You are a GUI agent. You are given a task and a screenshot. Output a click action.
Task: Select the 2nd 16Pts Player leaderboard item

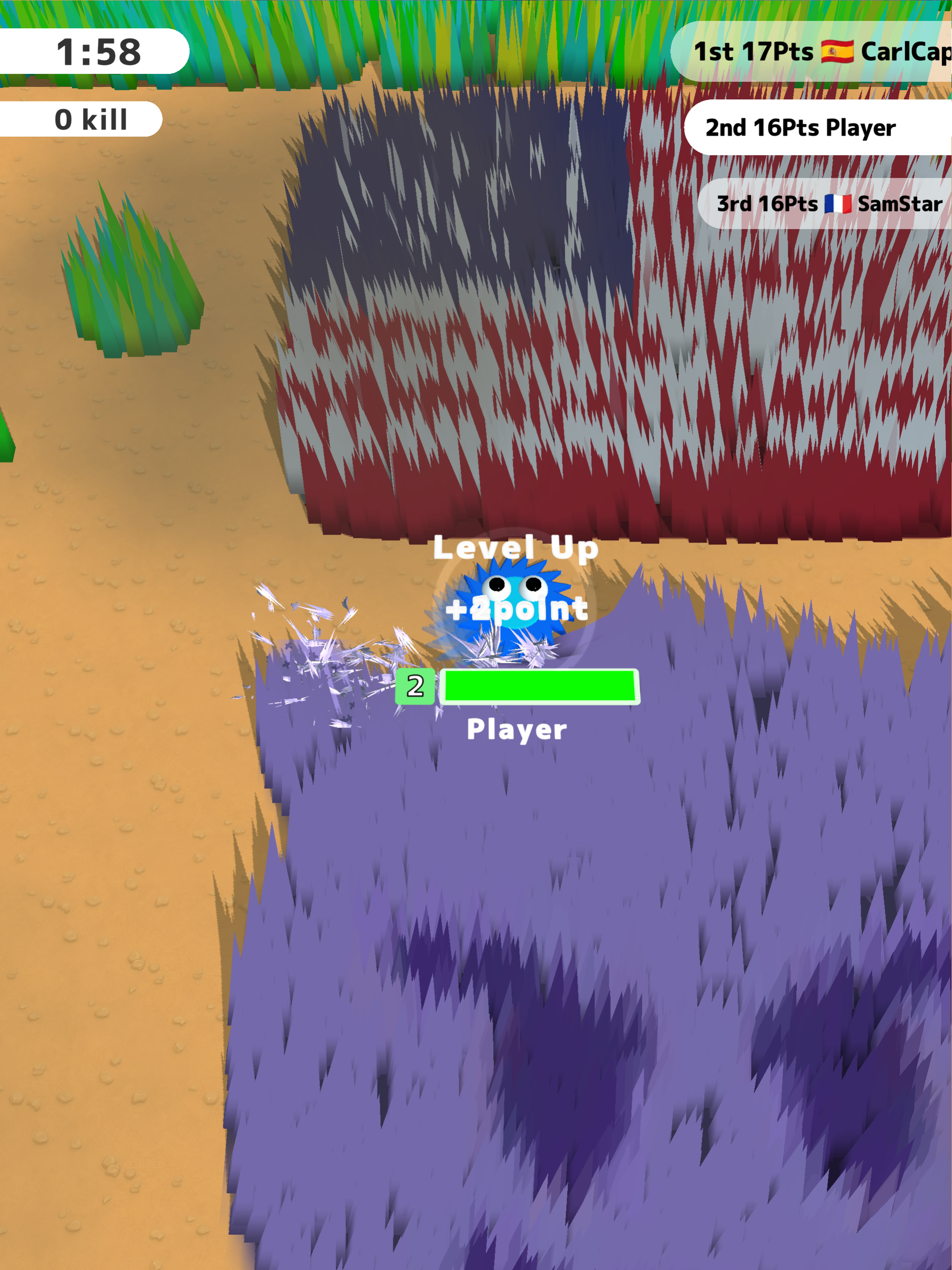[800, 127]
